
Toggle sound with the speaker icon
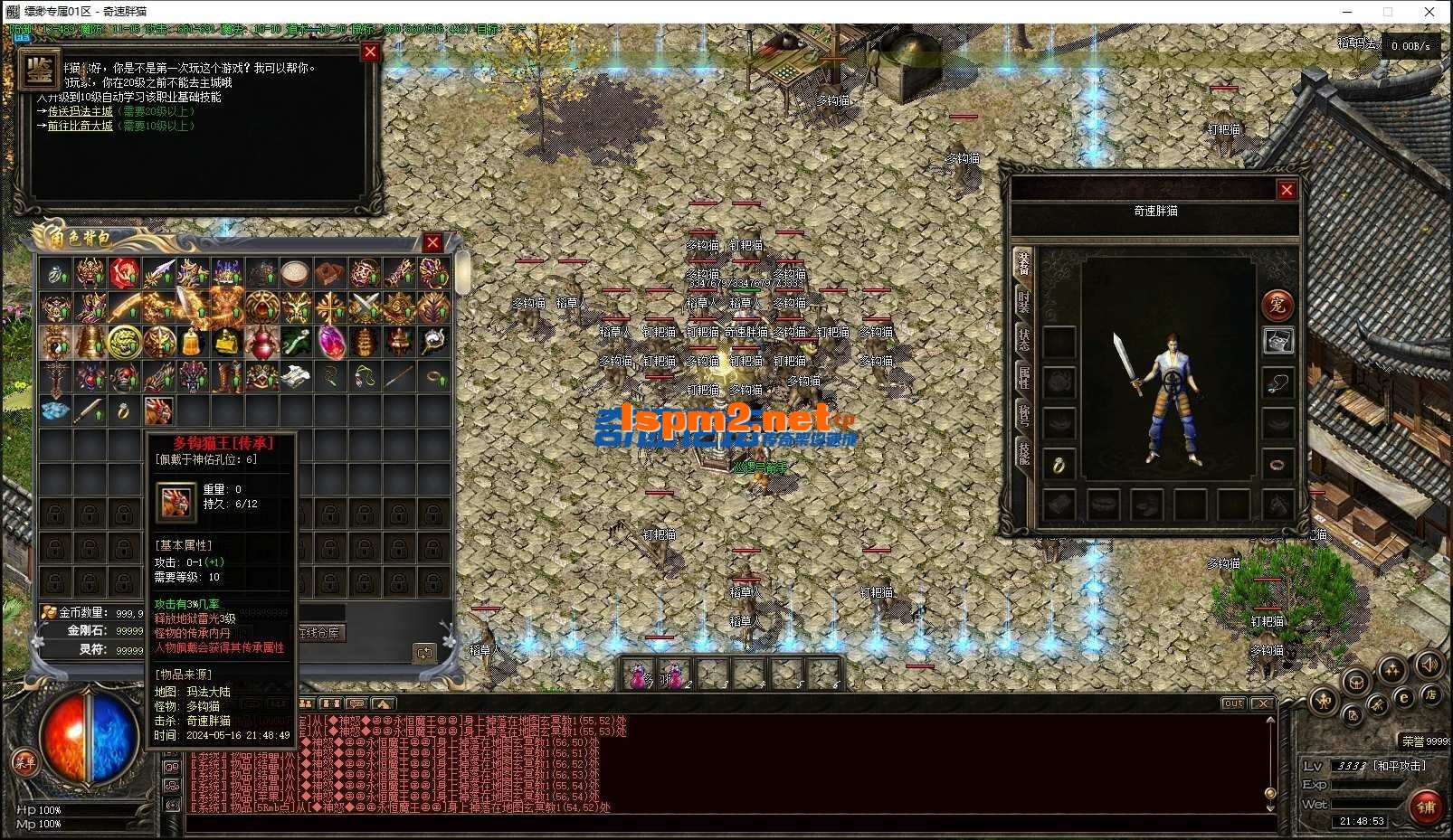[1428, 666]
